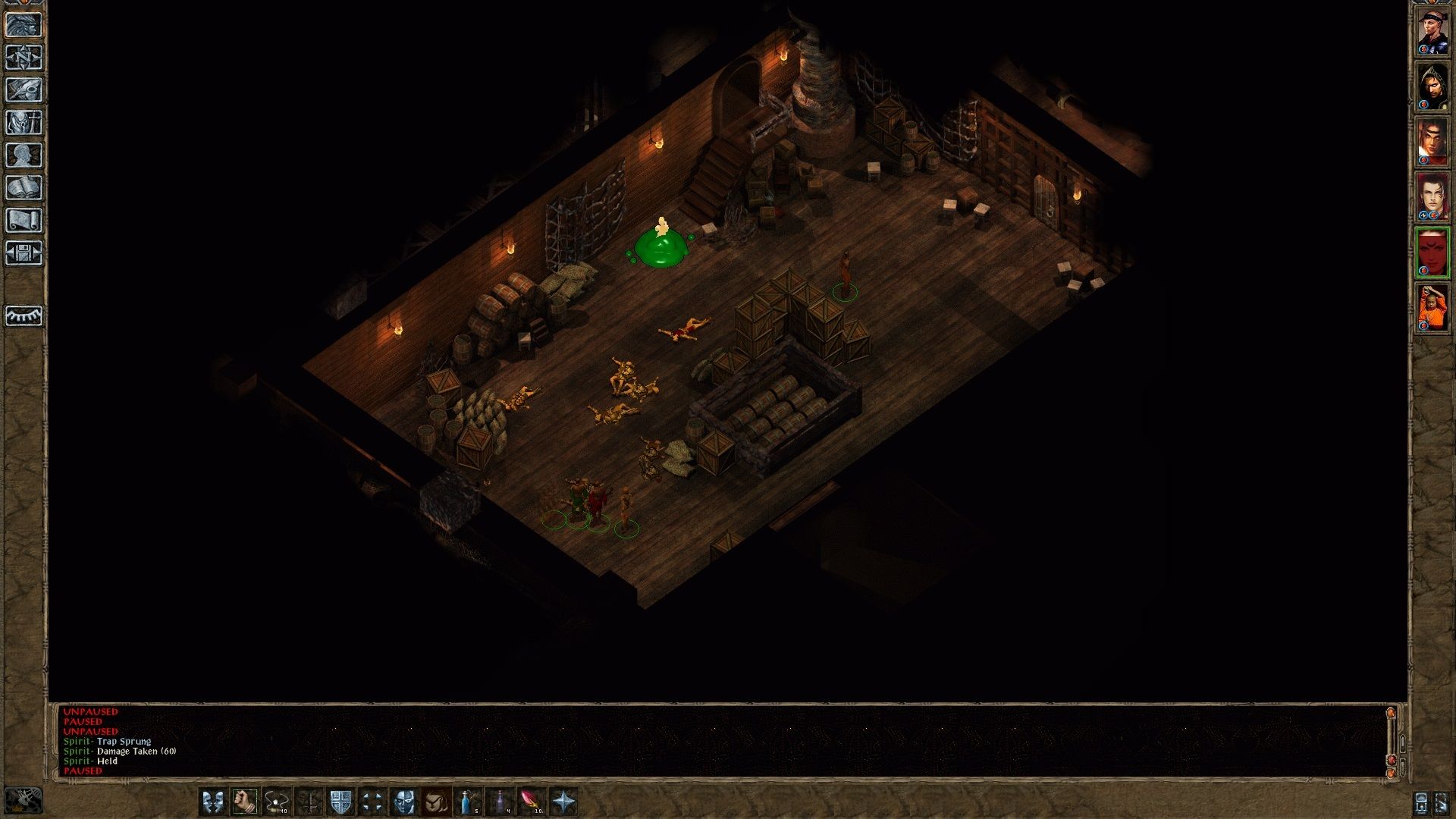The image size is (1456, 819).
Task: Open the options menu with the floppy disk icon
Action: pos(24,253)
